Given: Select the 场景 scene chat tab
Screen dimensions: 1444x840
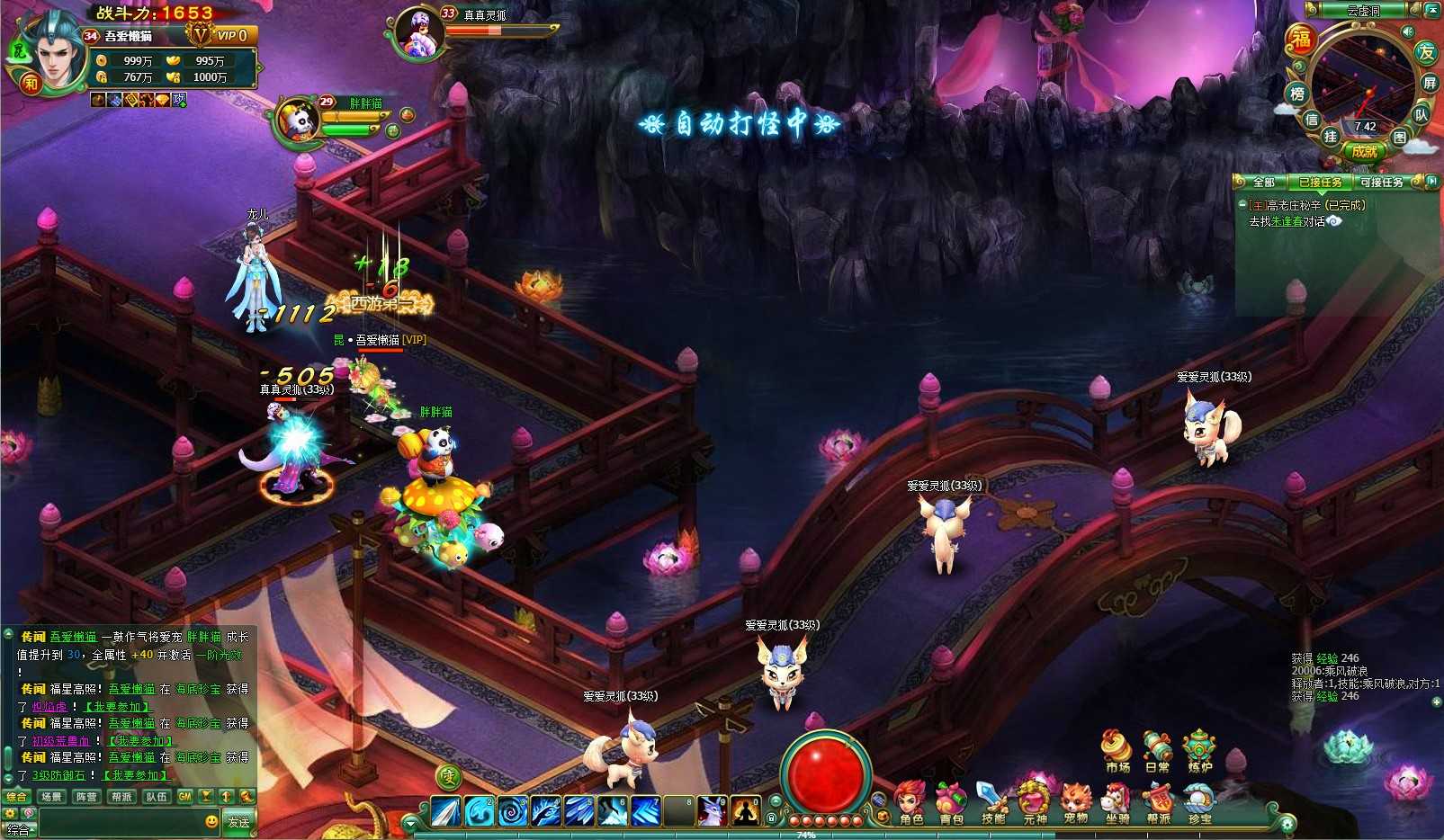Looking at the screenshot, I should (x=51, y=797).
